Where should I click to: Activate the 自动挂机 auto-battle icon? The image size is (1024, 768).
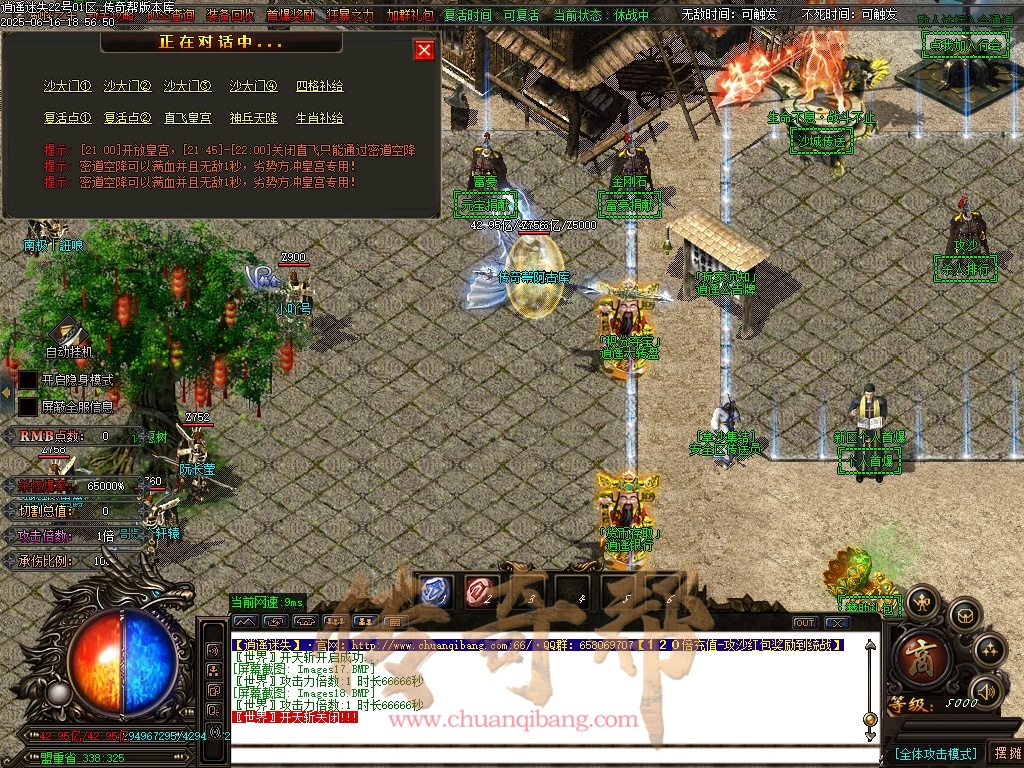(x=69, y=334)
